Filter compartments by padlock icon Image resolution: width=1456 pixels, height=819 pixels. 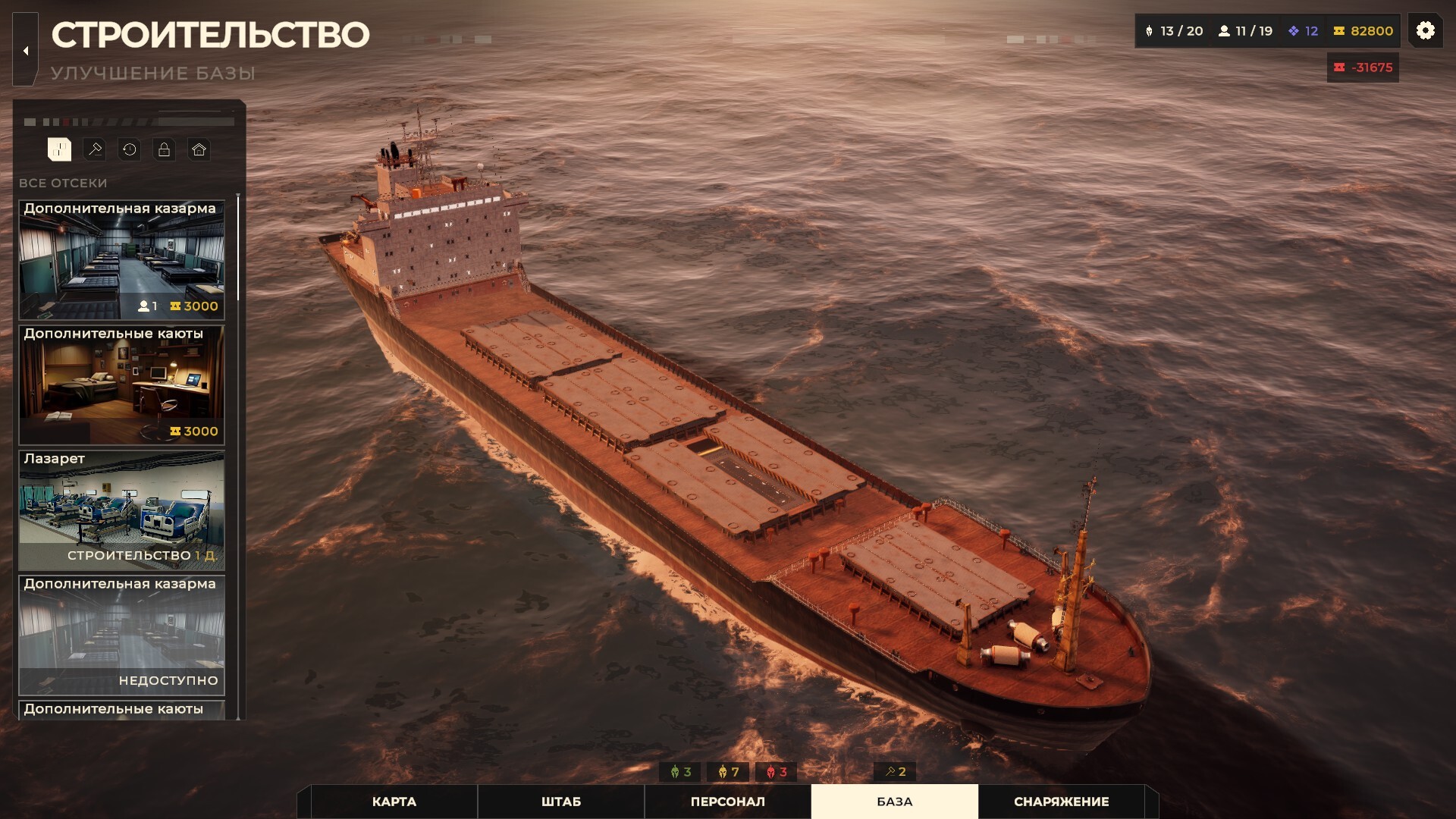click(x=164, y=149)
